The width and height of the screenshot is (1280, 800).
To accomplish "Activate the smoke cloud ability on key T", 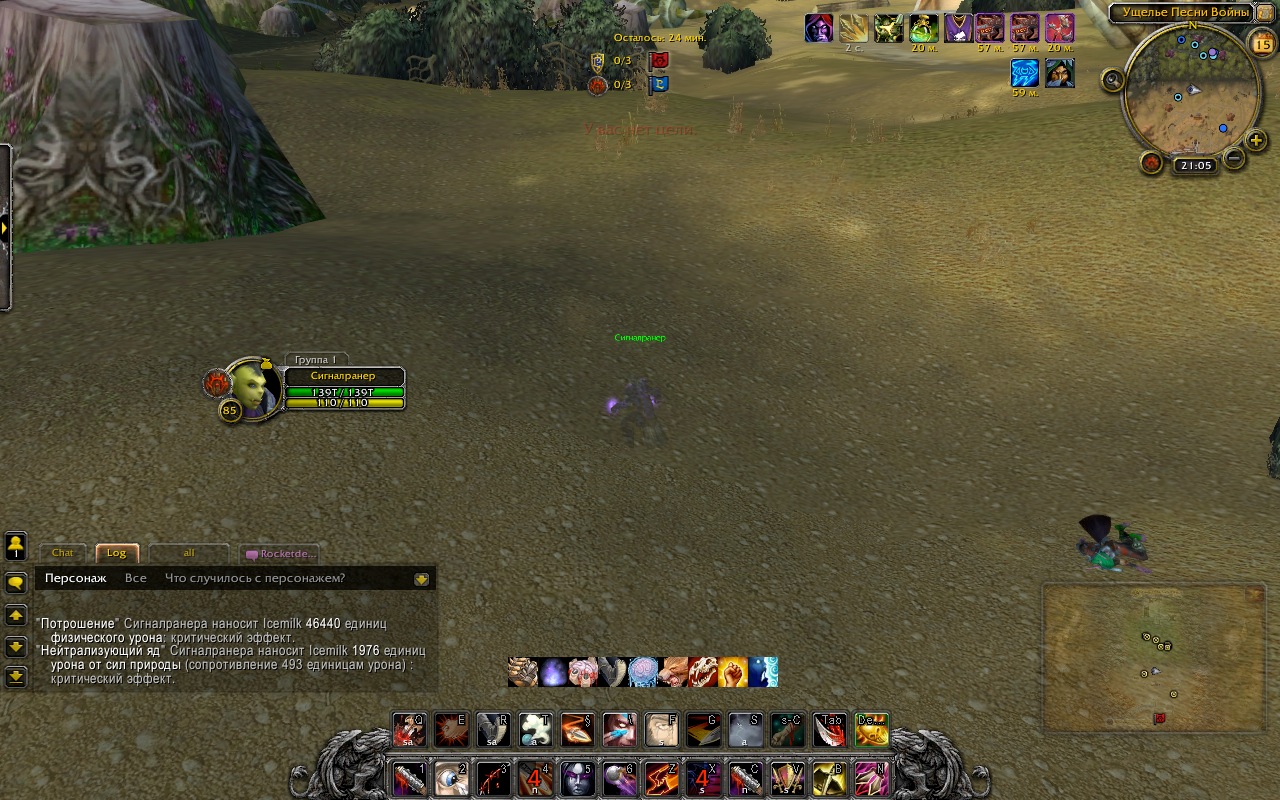I will 535,730.
